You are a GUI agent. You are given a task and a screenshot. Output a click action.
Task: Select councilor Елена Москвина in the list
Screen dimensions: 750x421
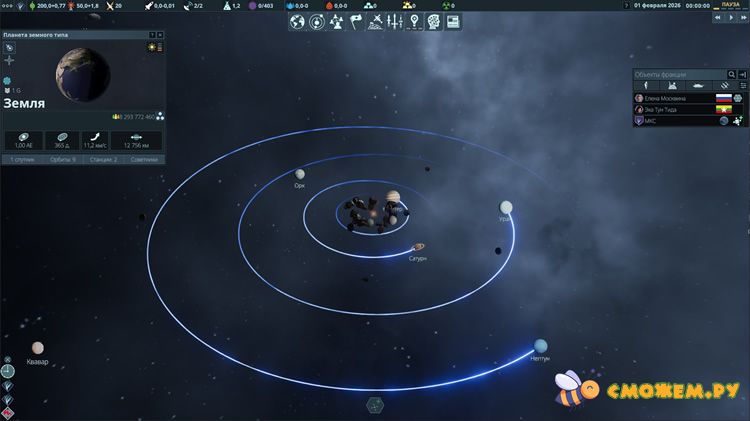670,98
